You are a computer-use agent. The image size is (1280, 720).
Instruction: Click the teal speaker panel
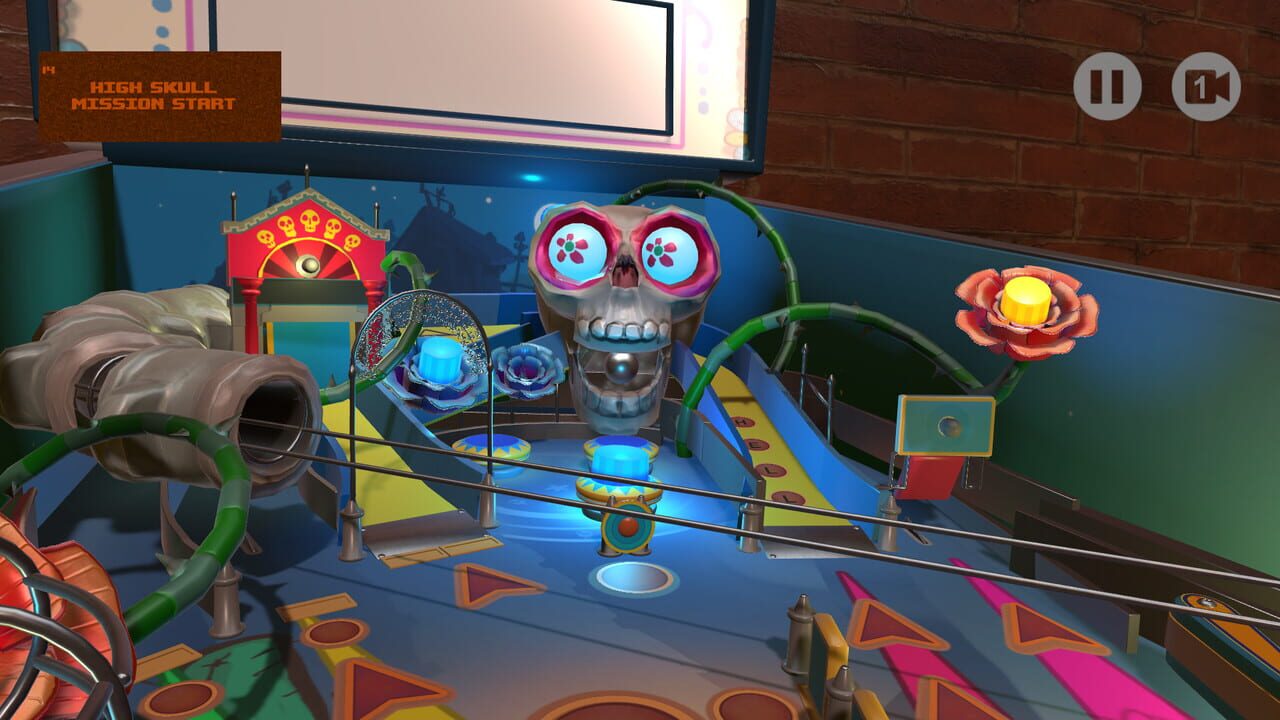pos(945,425)
